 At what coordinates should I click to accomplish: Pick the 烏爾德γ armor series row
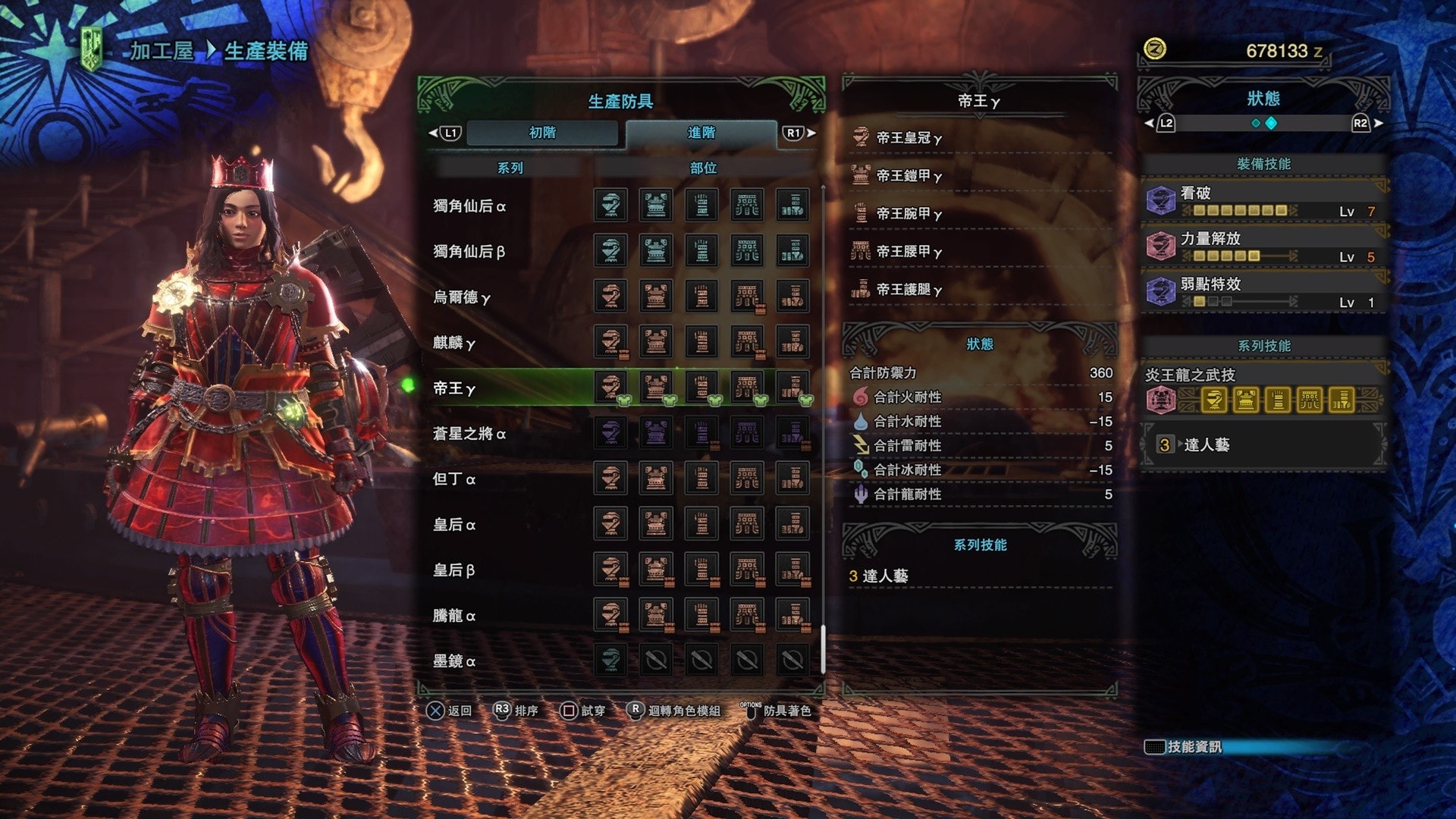click(x=462, y=297)
